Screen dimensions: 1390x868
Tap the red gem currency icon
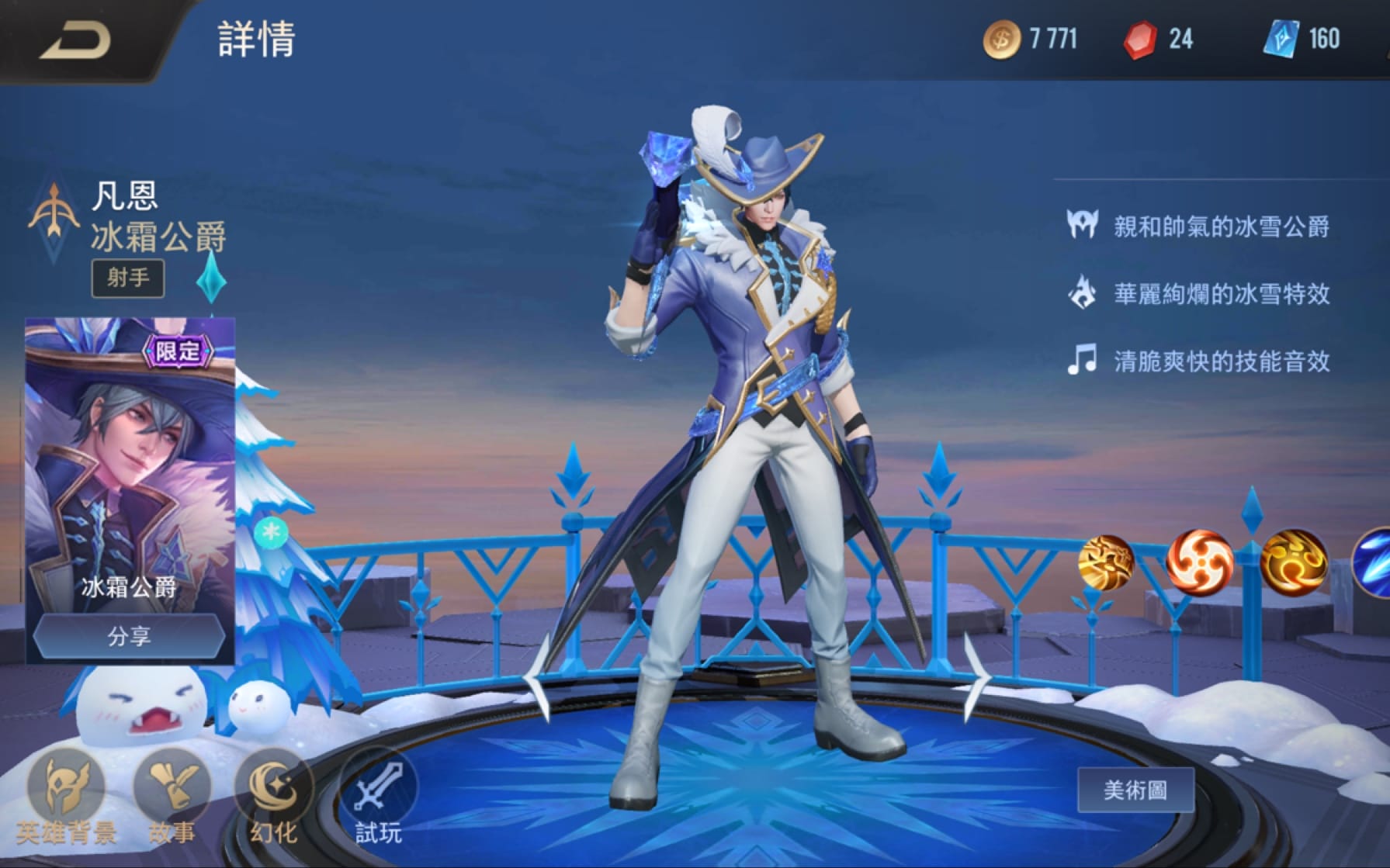point(1141,37)
